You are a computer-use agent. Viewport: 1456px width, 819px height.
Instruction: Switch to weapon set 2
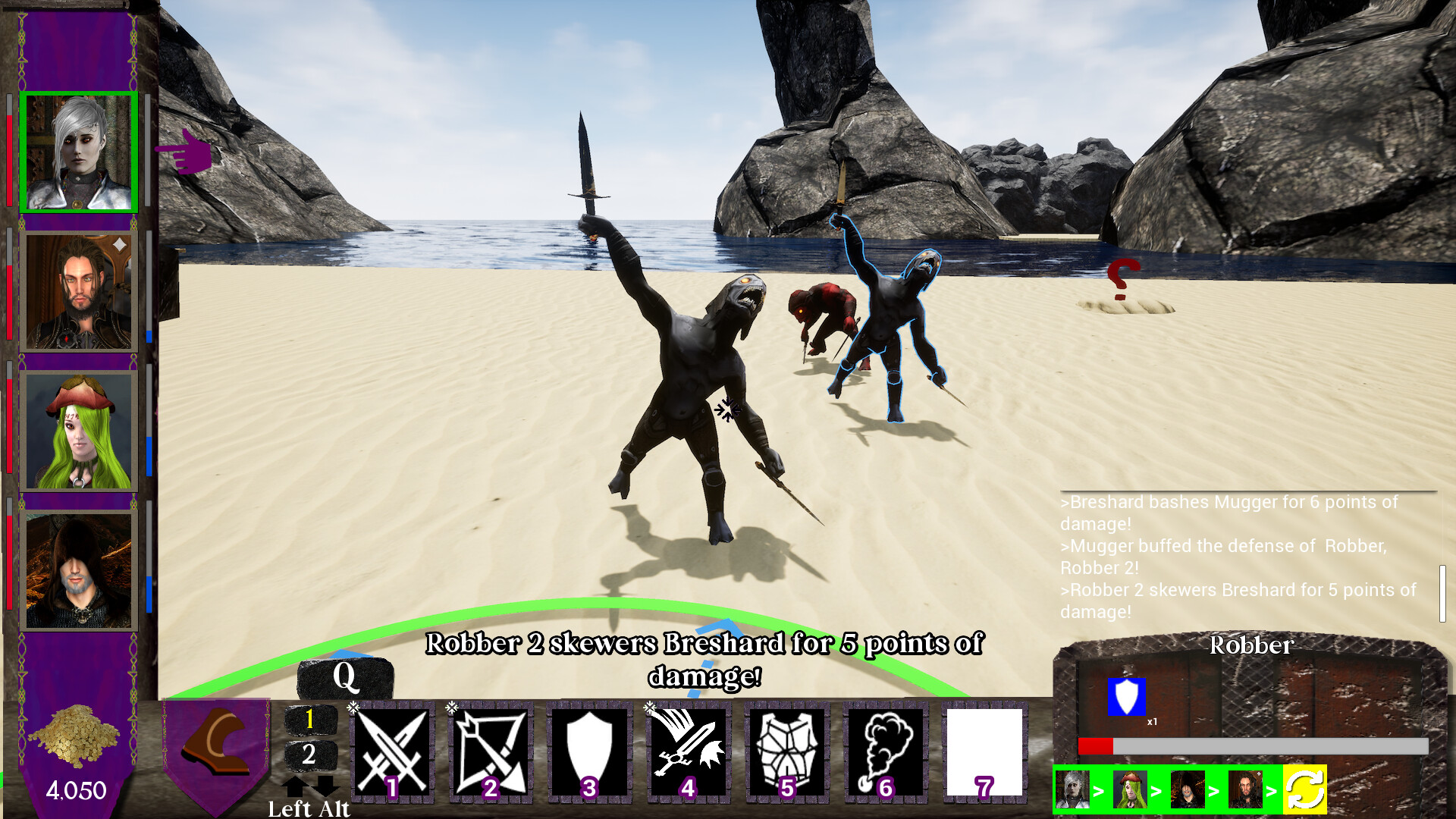pyautogui.click(x=309, y=755)
